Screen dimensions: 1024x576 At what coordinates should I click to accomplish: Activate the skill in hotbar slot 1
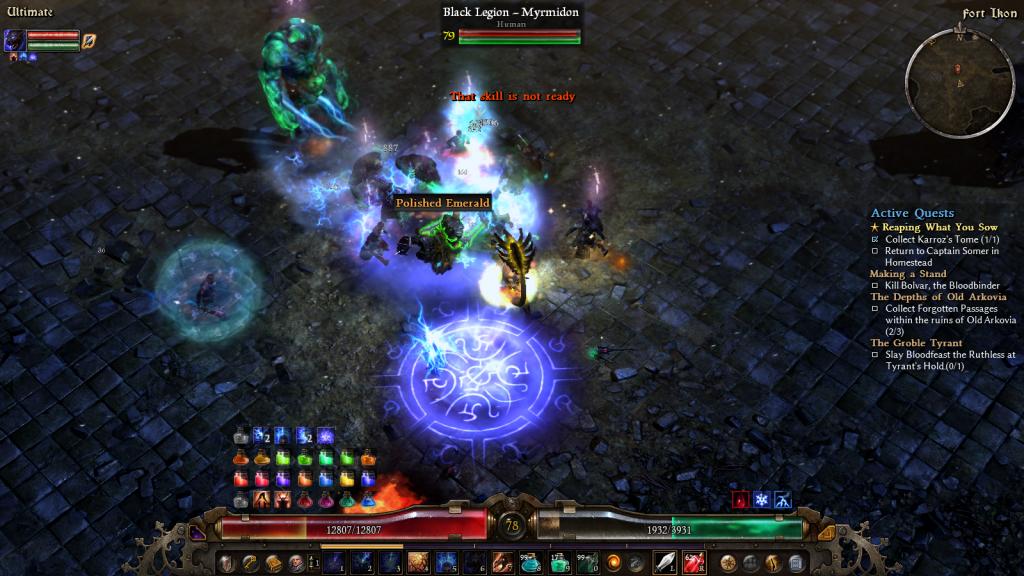[x=333, y=563]
